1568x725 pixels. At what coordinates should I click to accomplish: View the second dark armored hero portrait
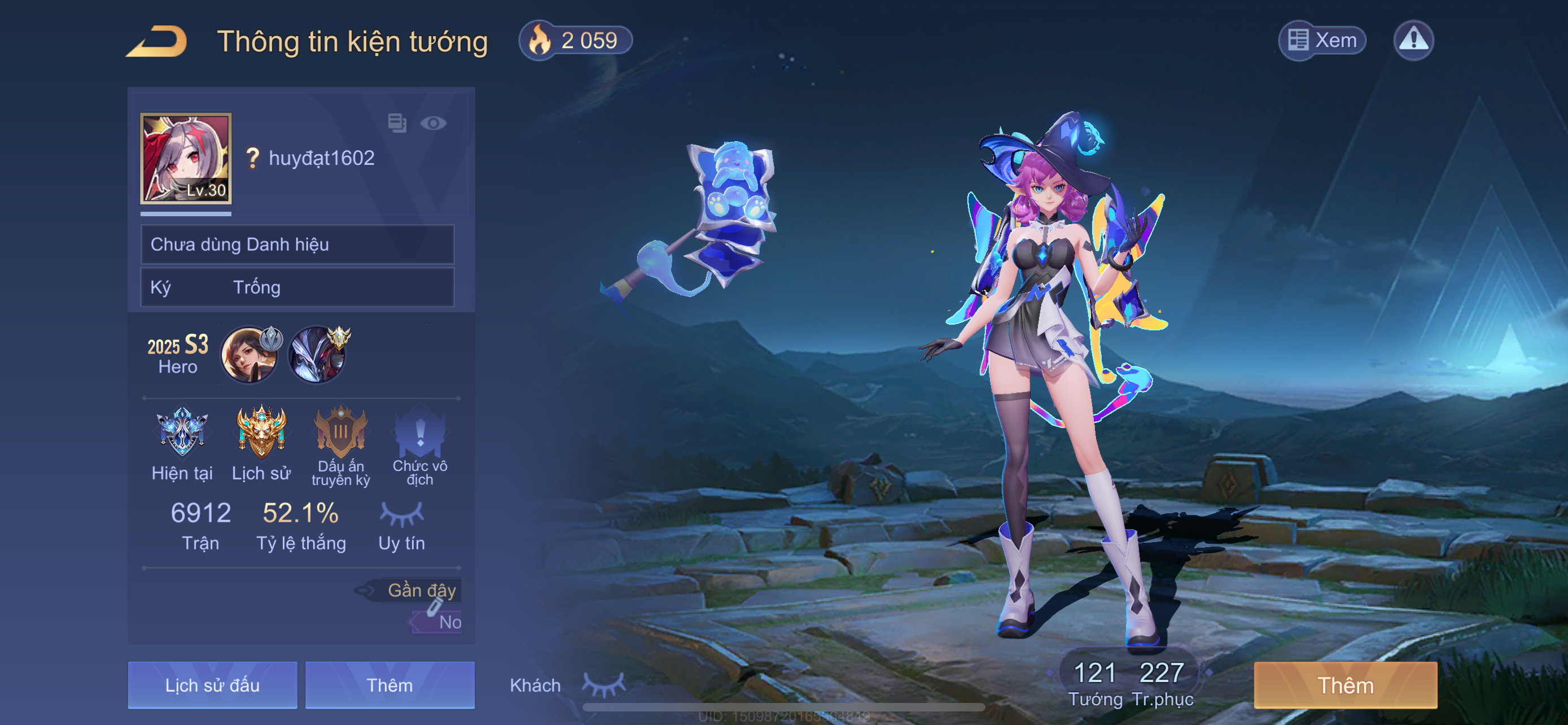pos(317,355)
